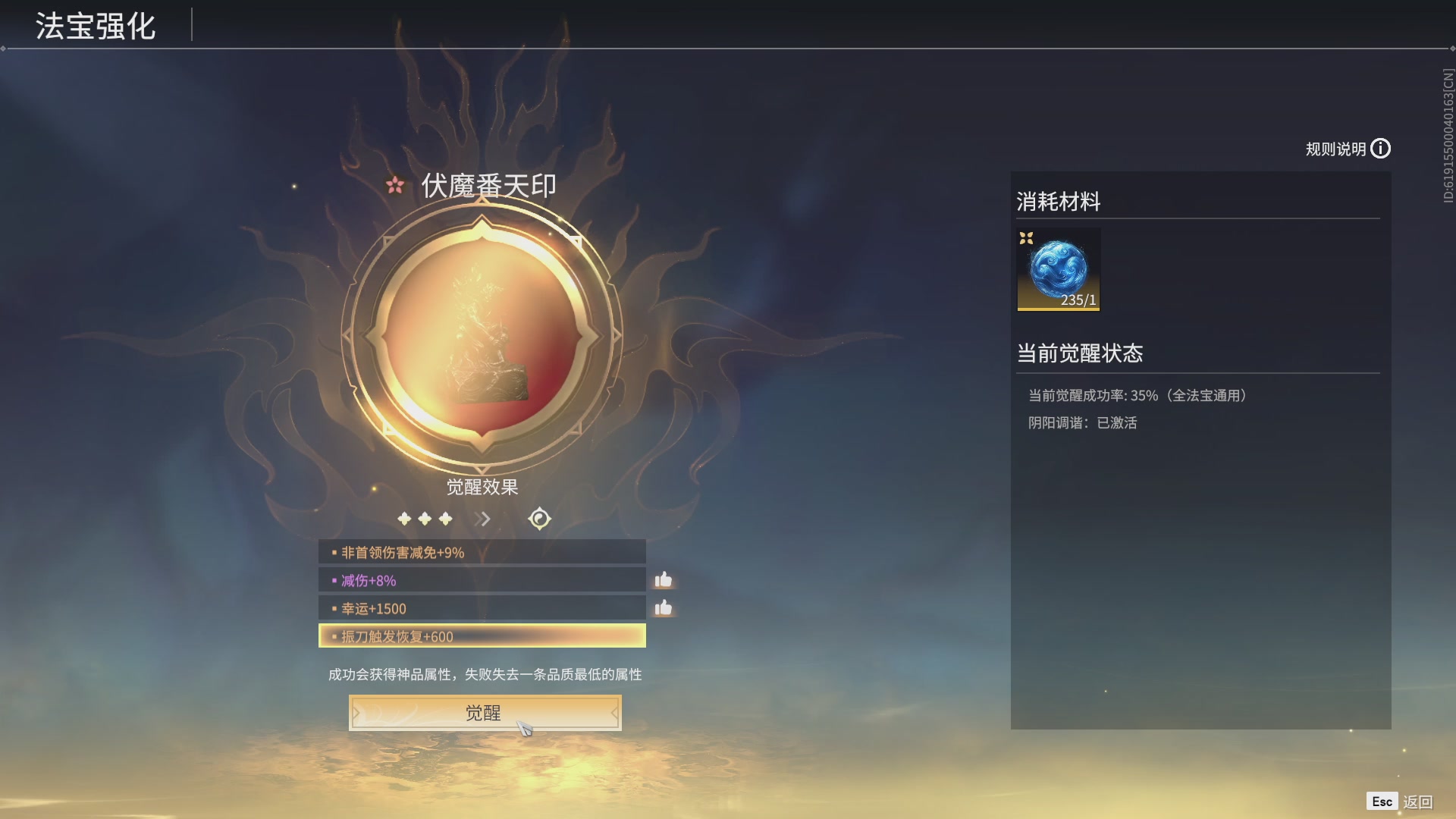This screenshot has width=1456, height=819.
Task: Toggle the thumbs-up on 幸运+1500
Action: tap(663, 607)
